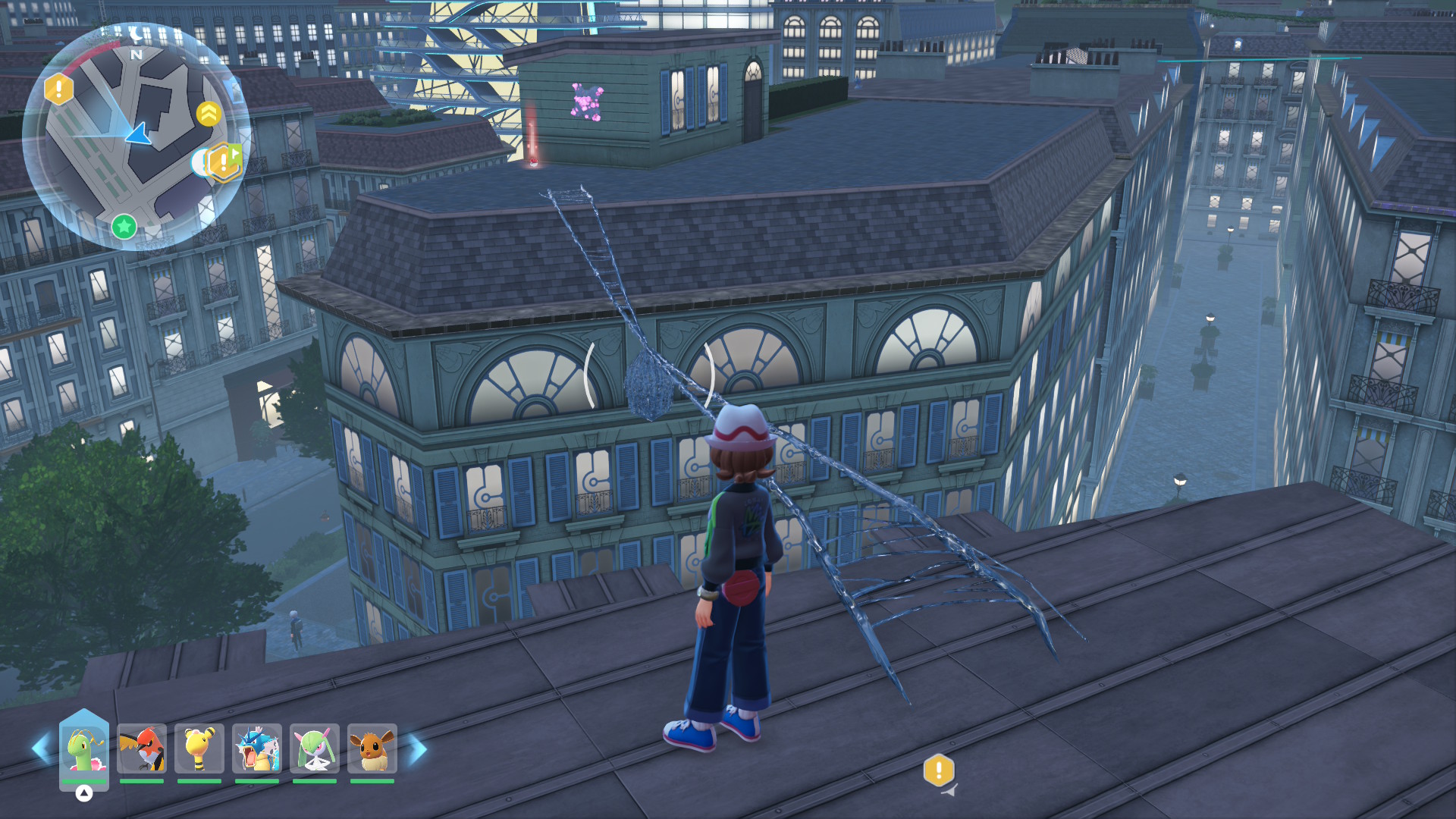Screen dimensions: 1456x819
Task: Click the unflagged yellow exclamation minimap marker
Action: [58, 89]
